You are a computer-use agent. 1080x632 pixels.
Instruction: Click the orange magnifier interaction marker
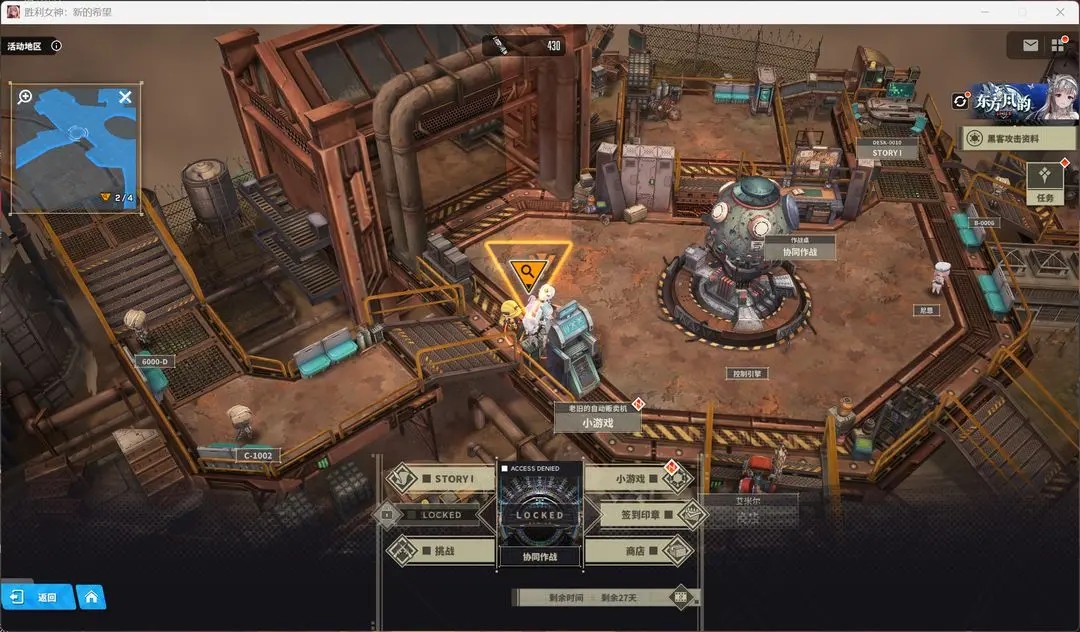click(x=527, y=271)
